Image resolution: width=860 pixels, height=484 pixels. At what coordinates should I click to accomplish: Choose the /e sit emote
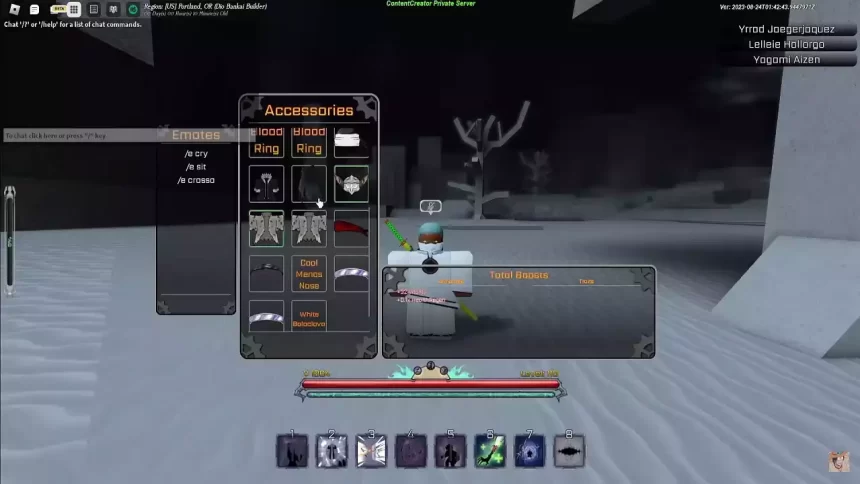(x=196, y=167)
